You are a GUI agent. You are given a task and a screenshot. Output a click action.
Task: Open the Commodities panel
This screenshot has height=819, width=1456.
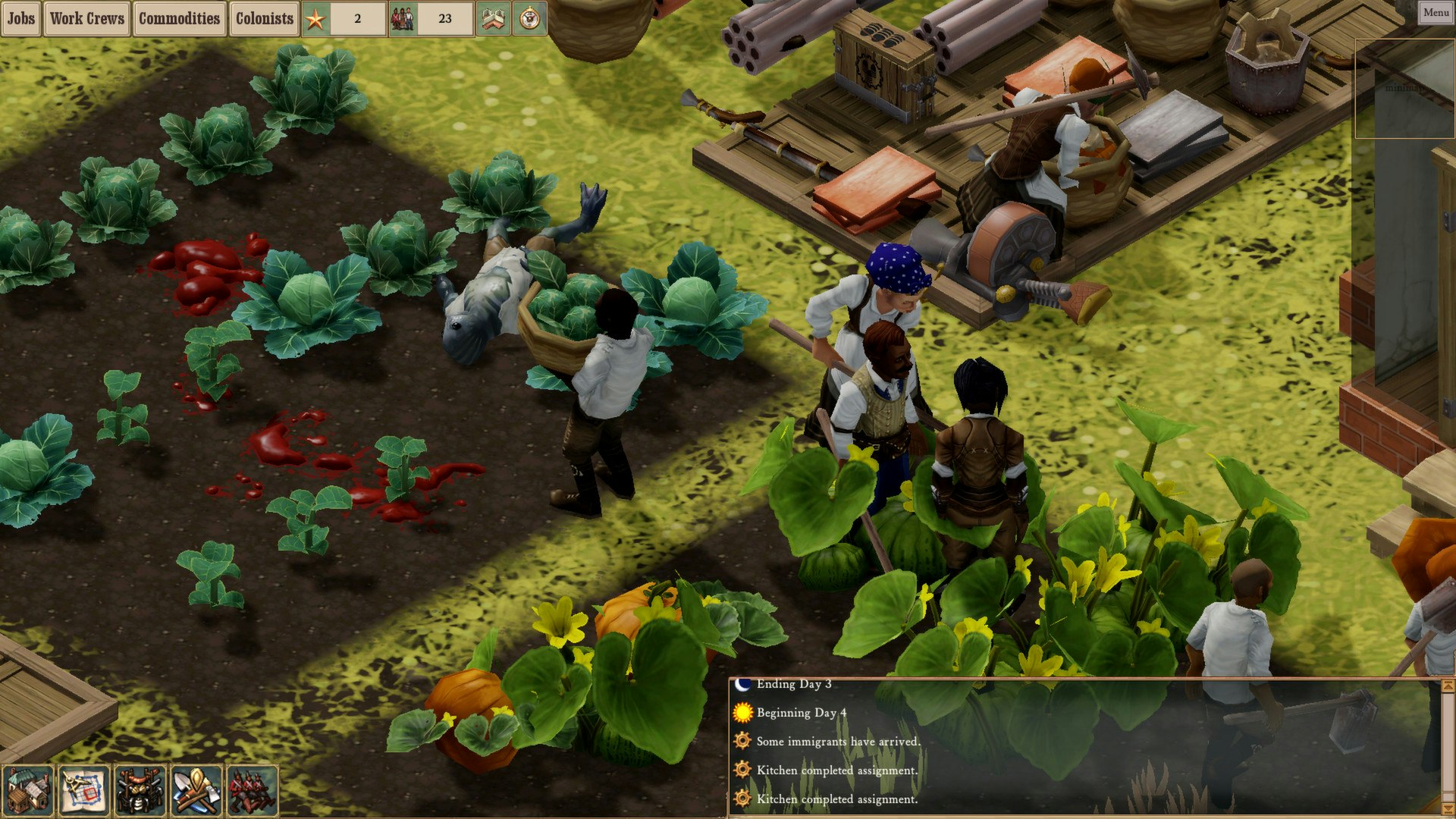coord(180,20)
